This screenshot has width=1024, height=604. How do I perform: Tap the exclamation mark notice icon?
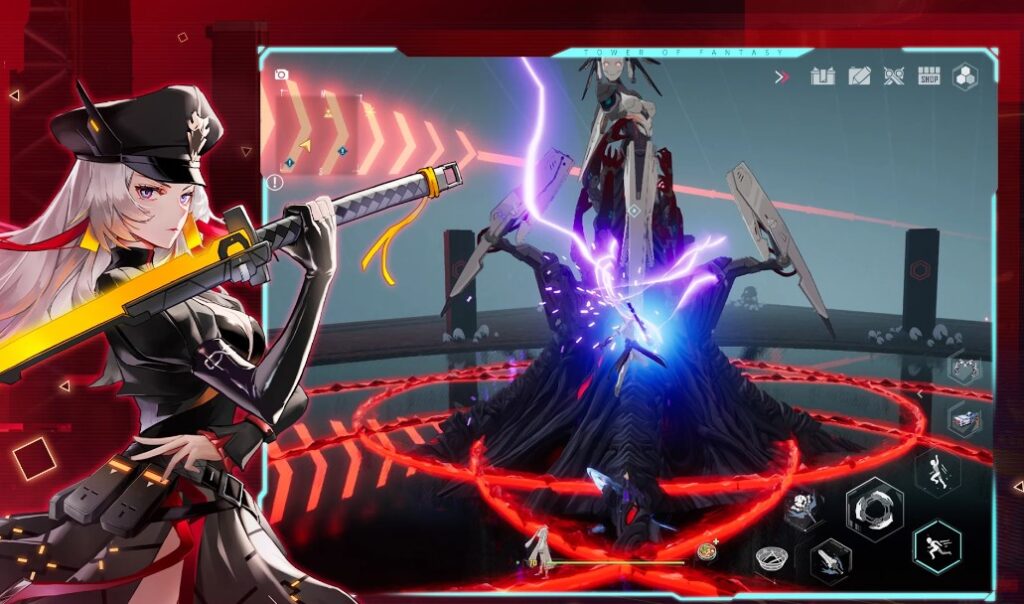(x=275, y=182)
